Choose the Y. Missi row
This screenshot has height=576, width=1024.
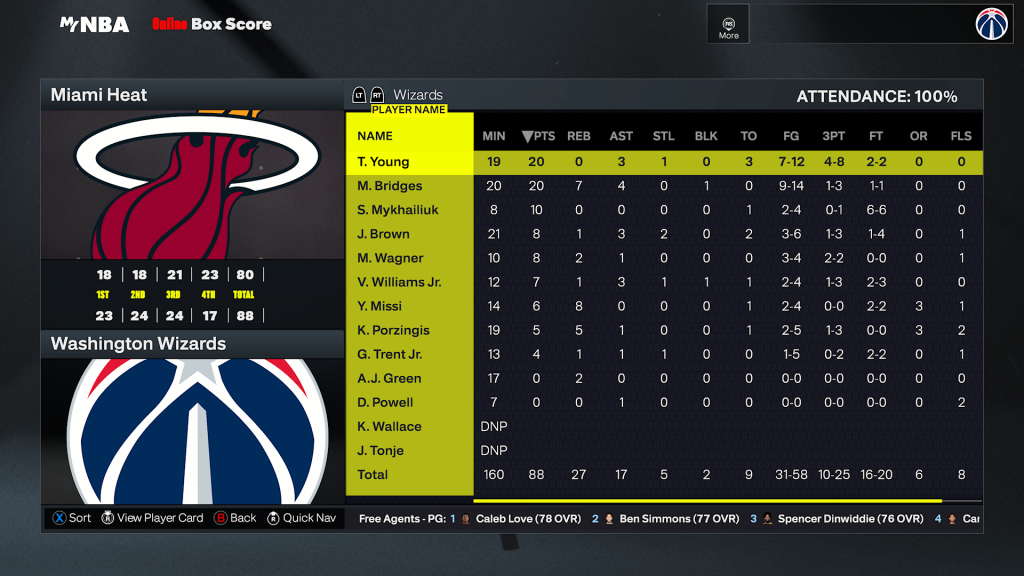click(x=381, y=306)
